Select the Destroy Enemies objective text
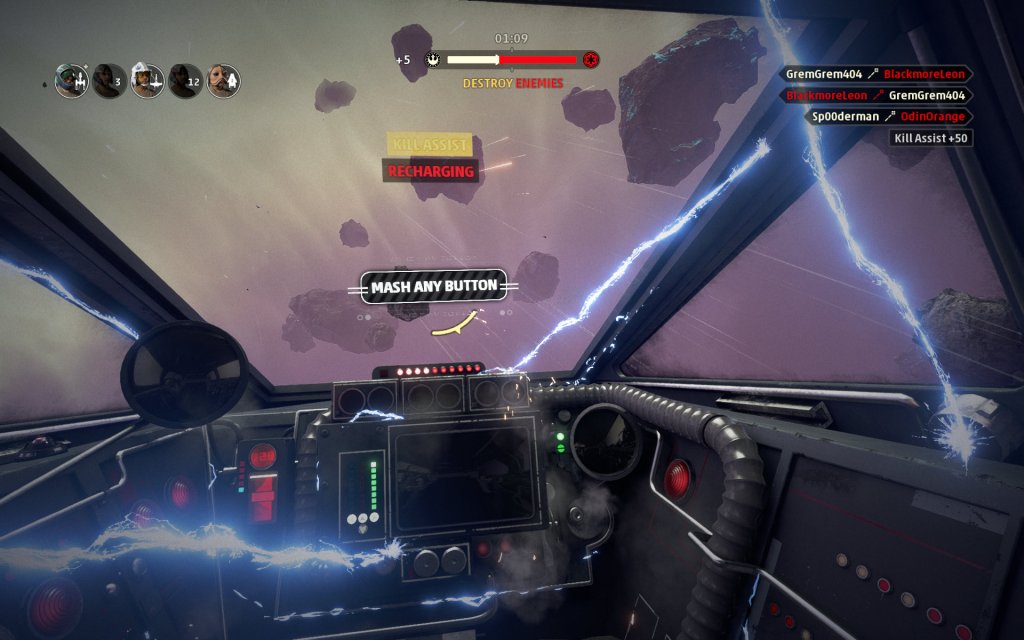The width and height of the screenshot is (1024, 640). (x=512, y=83)
